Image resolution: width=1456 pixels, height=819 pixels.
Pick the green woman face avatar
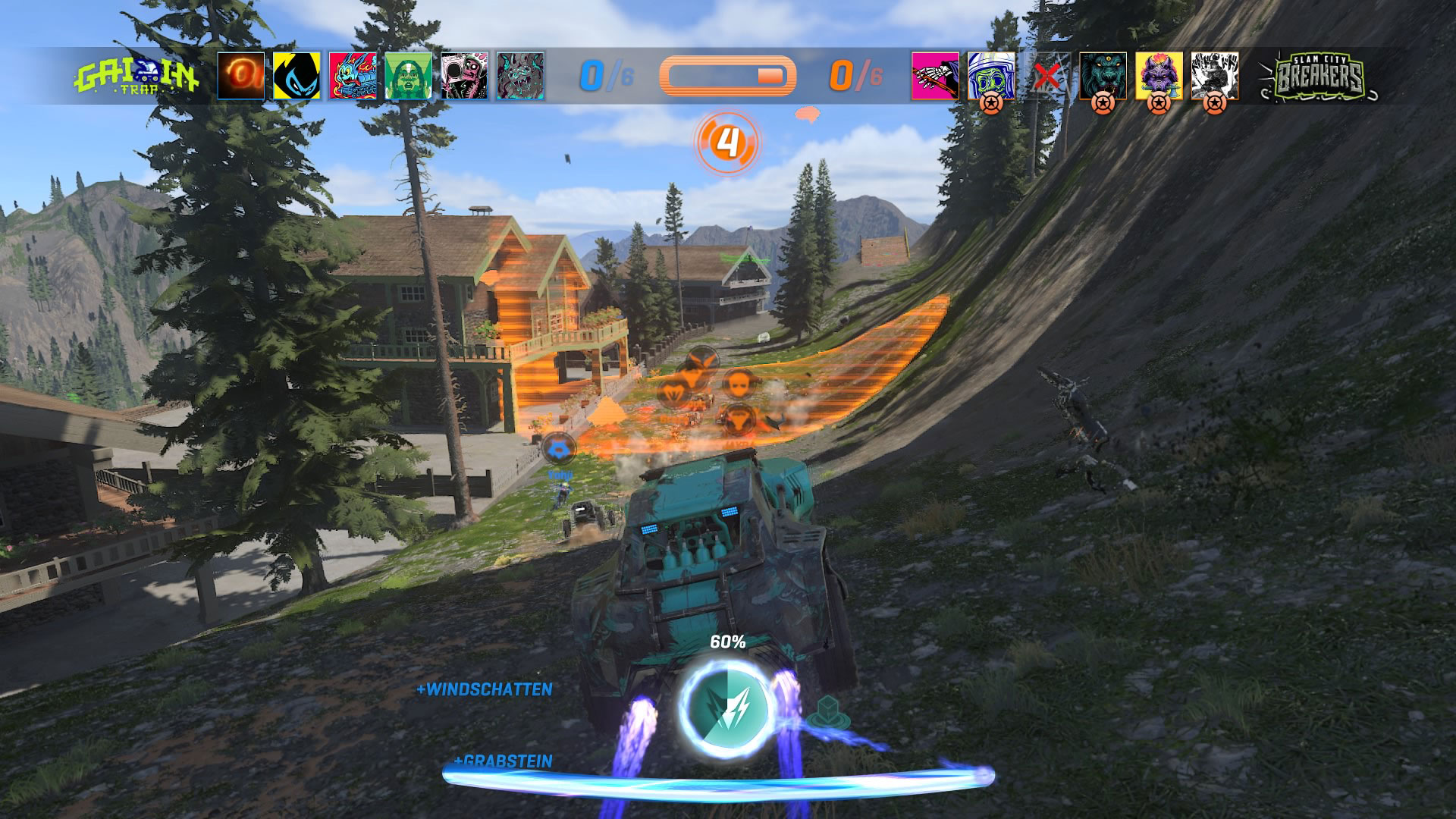pos(408,76)
